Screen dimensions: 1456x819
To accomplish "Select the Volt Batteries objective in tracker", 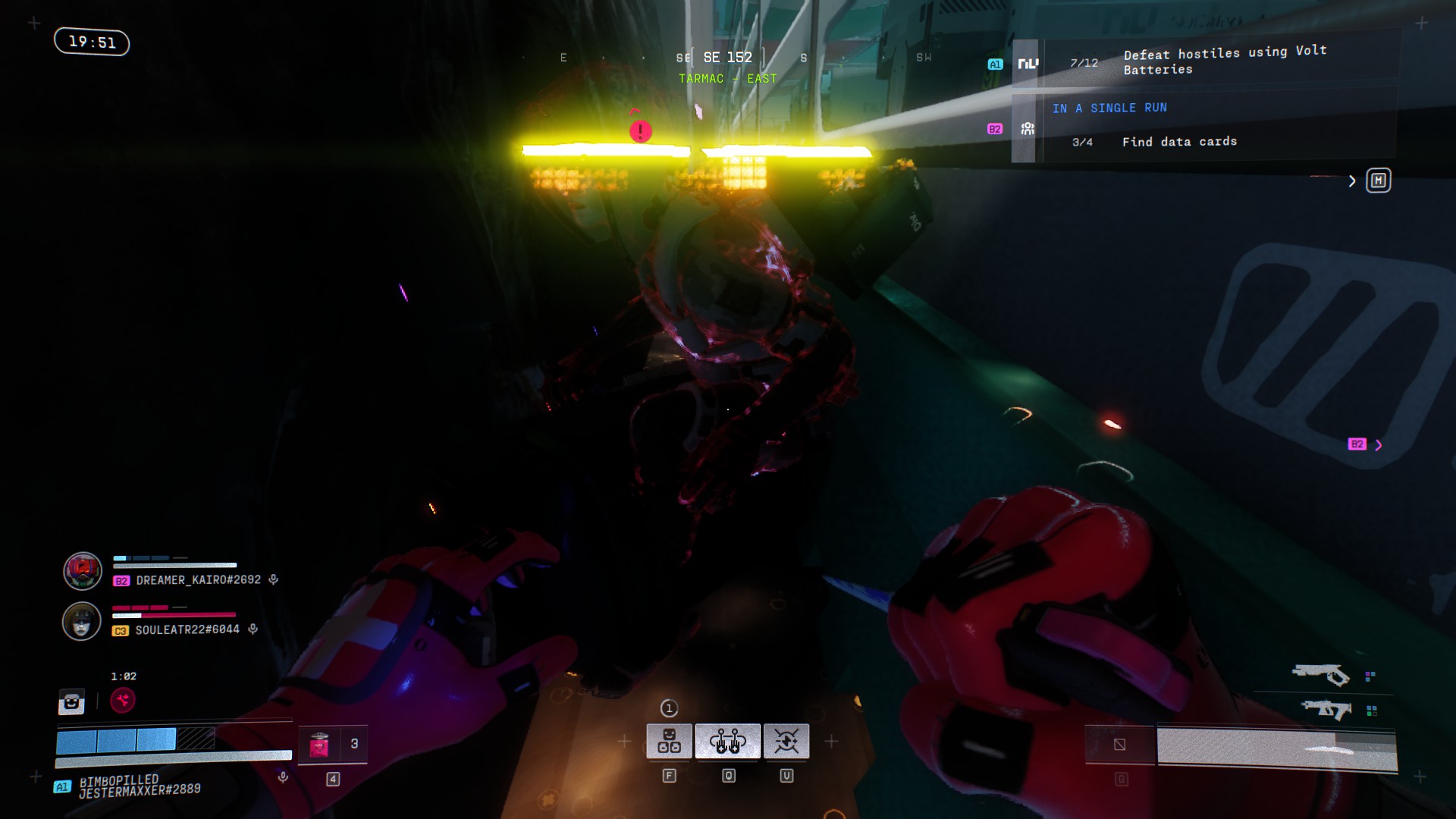I will click(1224, 61).
